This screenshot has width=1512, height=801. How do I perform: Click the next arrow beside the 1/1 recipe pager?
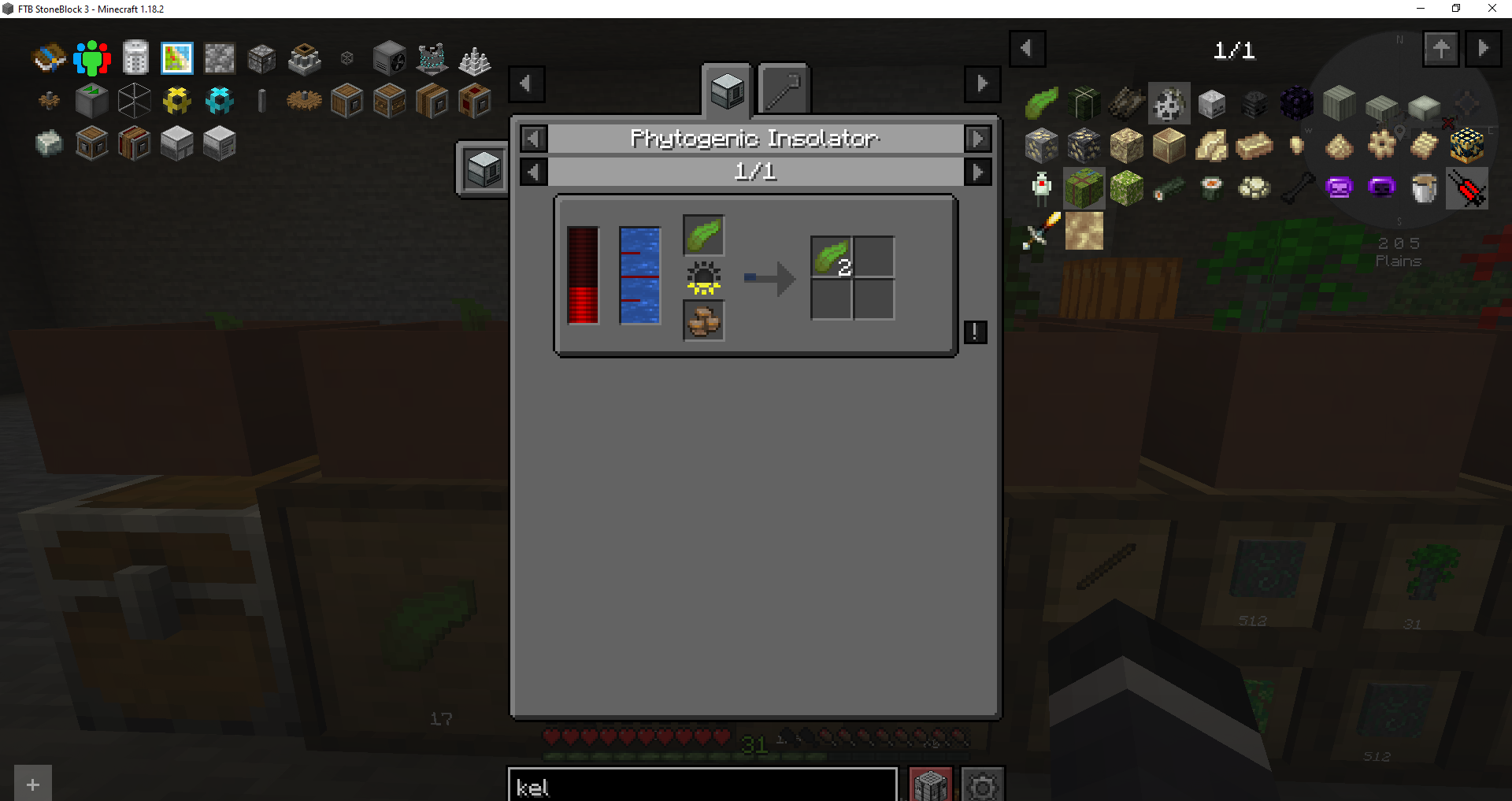click(978, 171)
